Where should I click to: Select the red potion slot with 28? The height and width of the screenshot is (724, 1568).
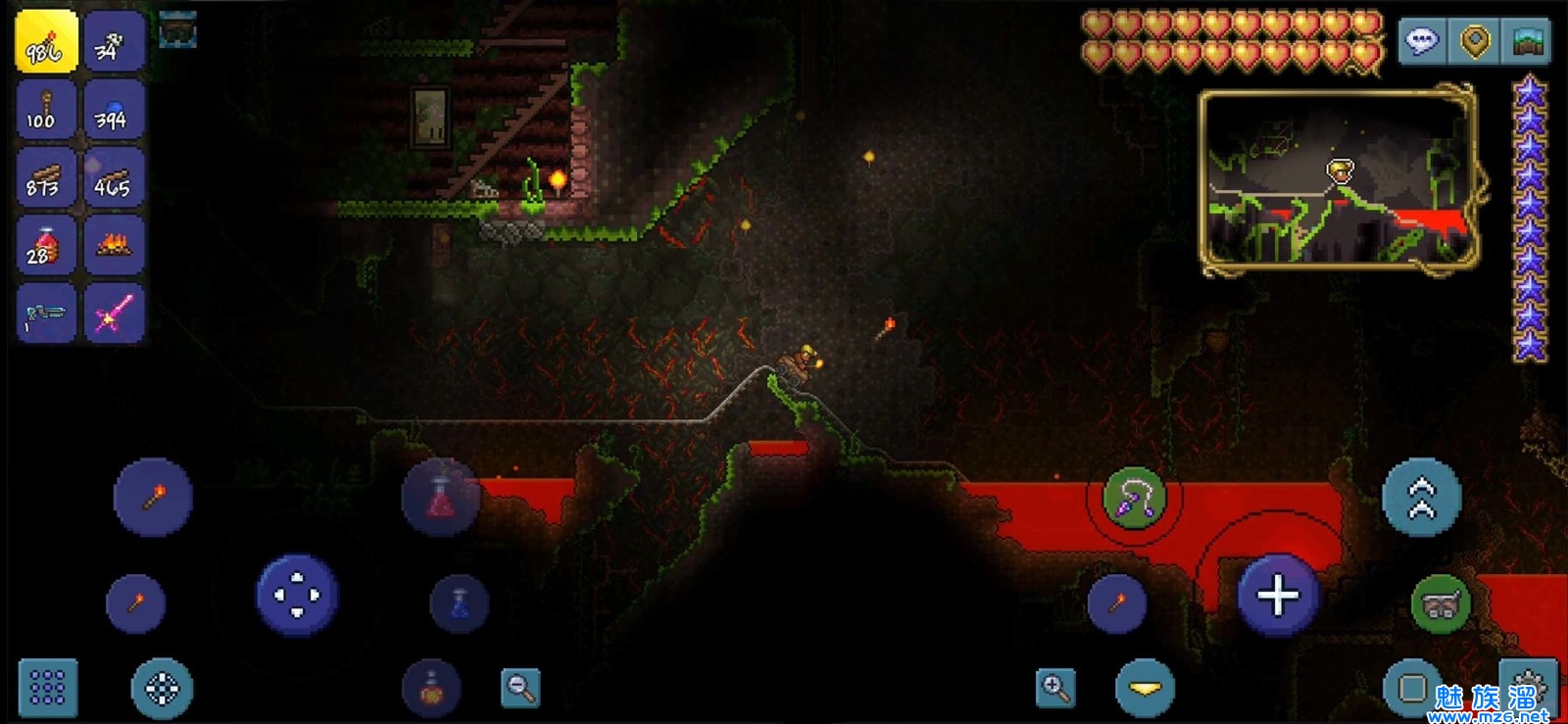[46, 245]
